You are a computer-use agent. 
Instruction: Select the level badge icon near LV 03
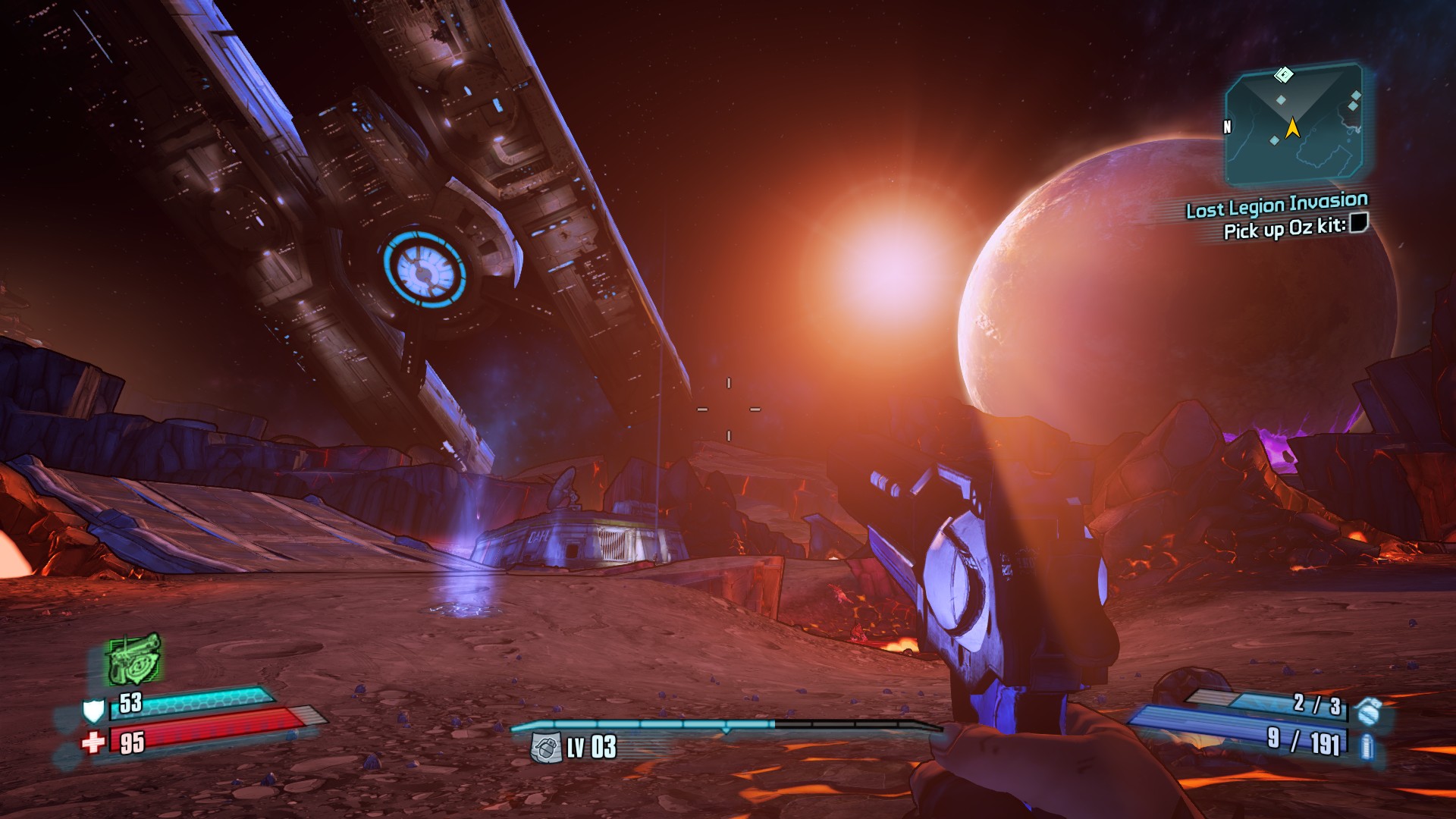(x=546, y=748)
